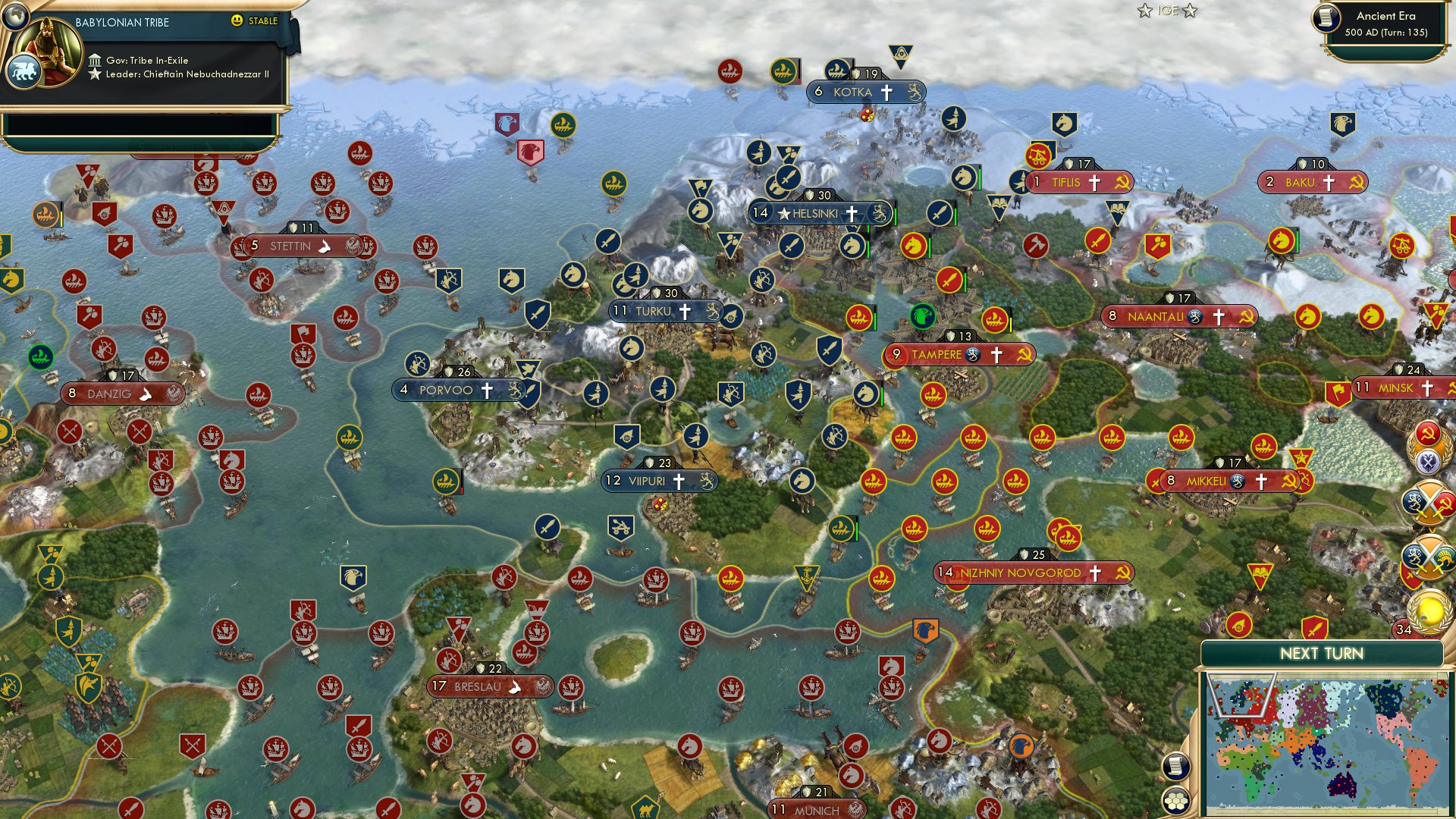Viewport: 1456px width, 819px height.
Task: Click the hammer-and-sickle friendship notification medallion
Action: click(x=1428, y=432)
